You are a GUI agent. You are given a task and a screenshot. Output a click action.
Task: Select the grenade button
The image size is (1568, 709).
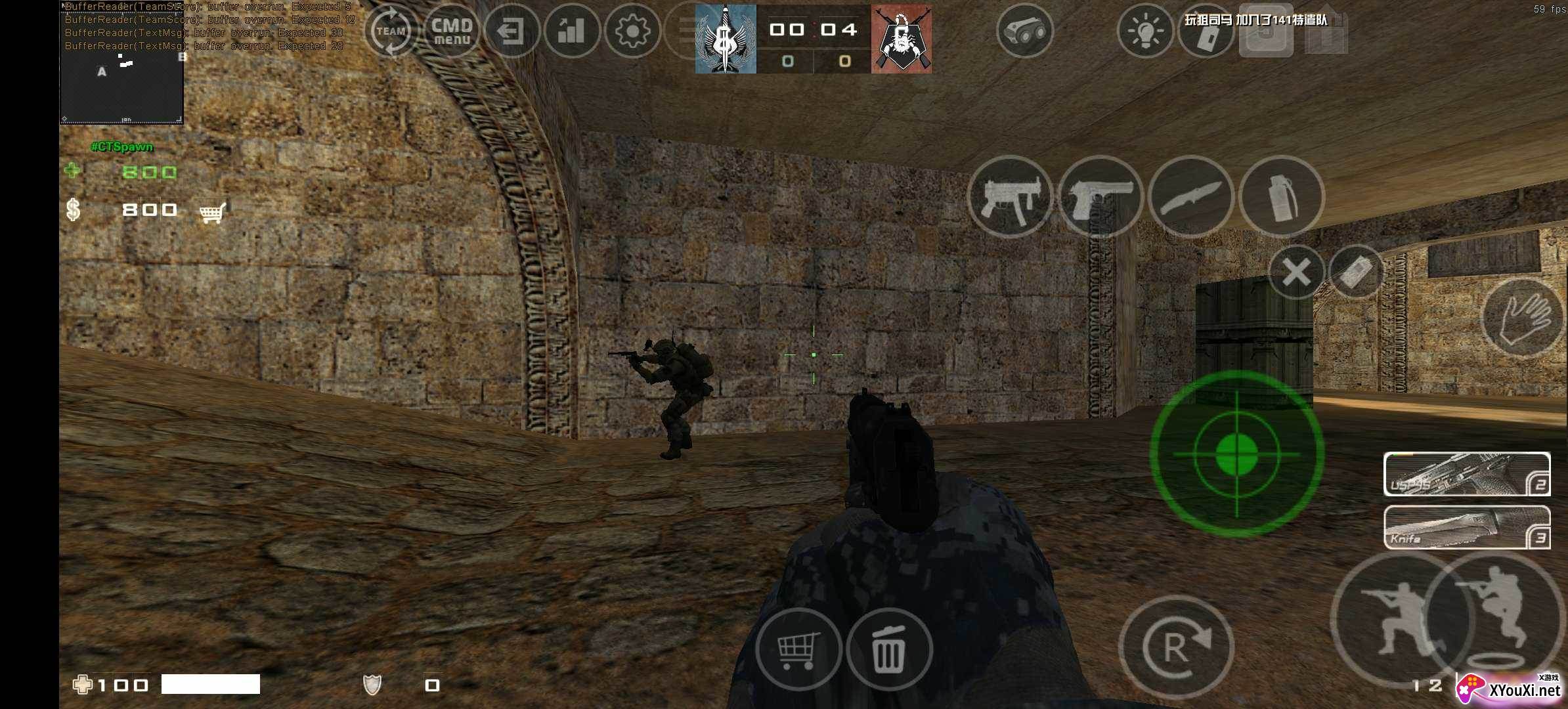[x=1281, y=196]
